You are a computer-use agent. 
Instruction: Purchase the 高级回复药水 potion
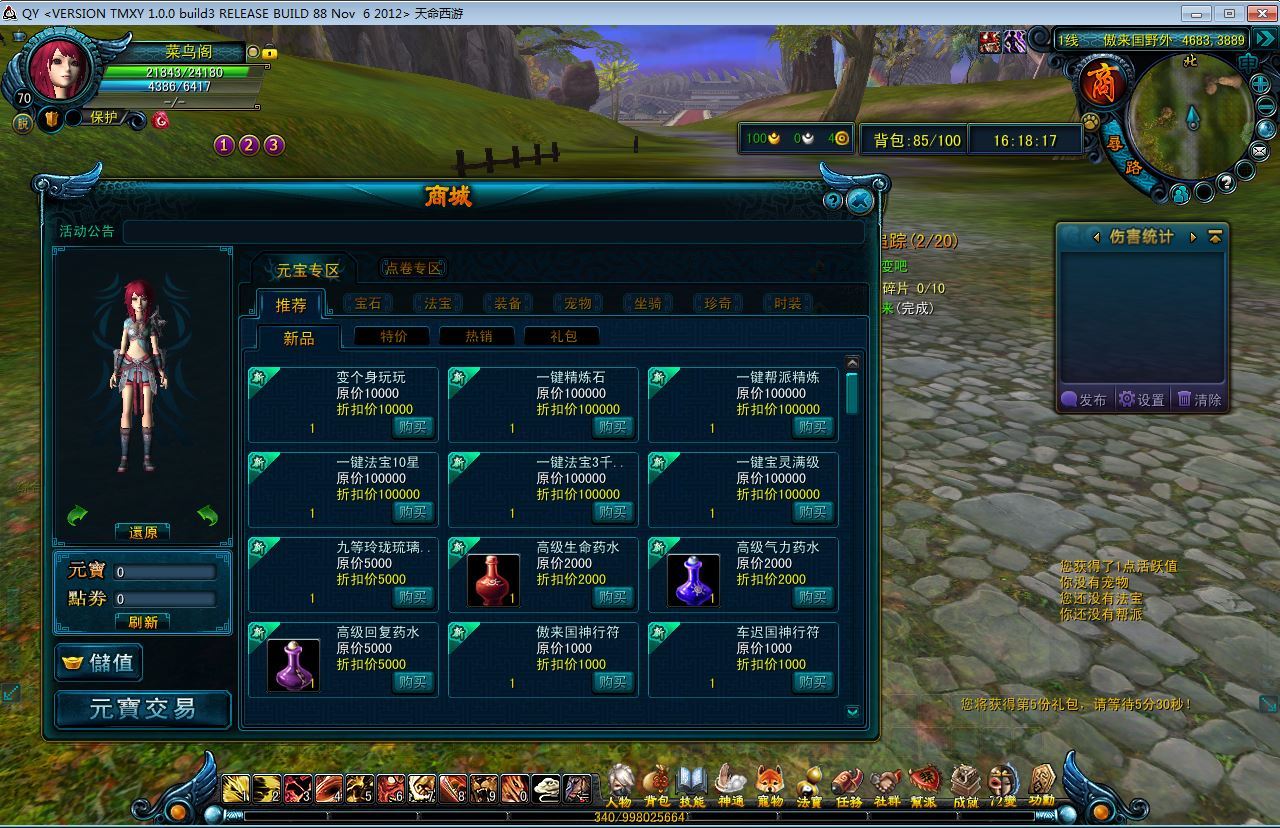tap(412, 681)
